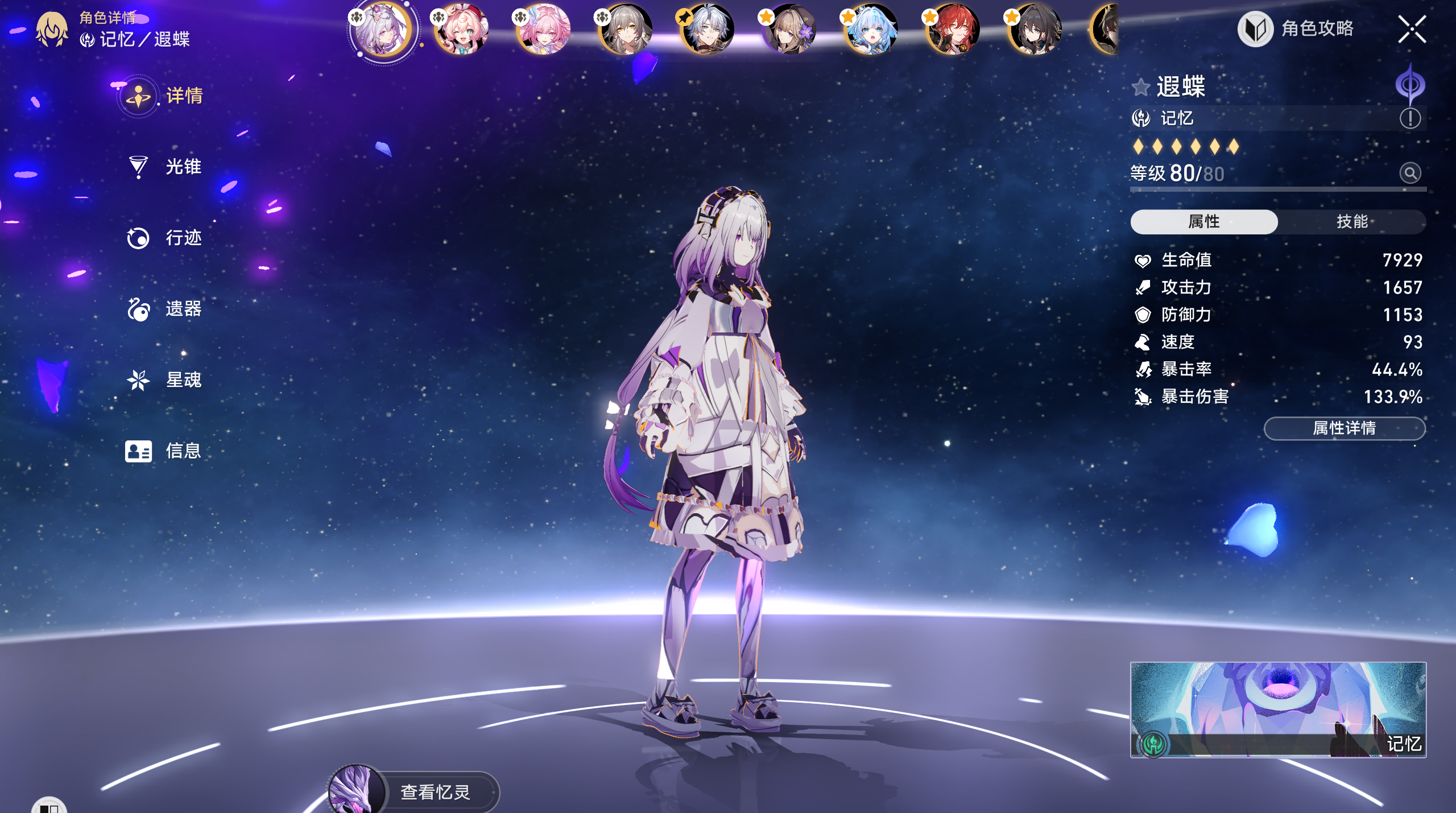Click the magnifier icon beside level
Screen dimensions: 1456x813
(x=1410, y=173)
